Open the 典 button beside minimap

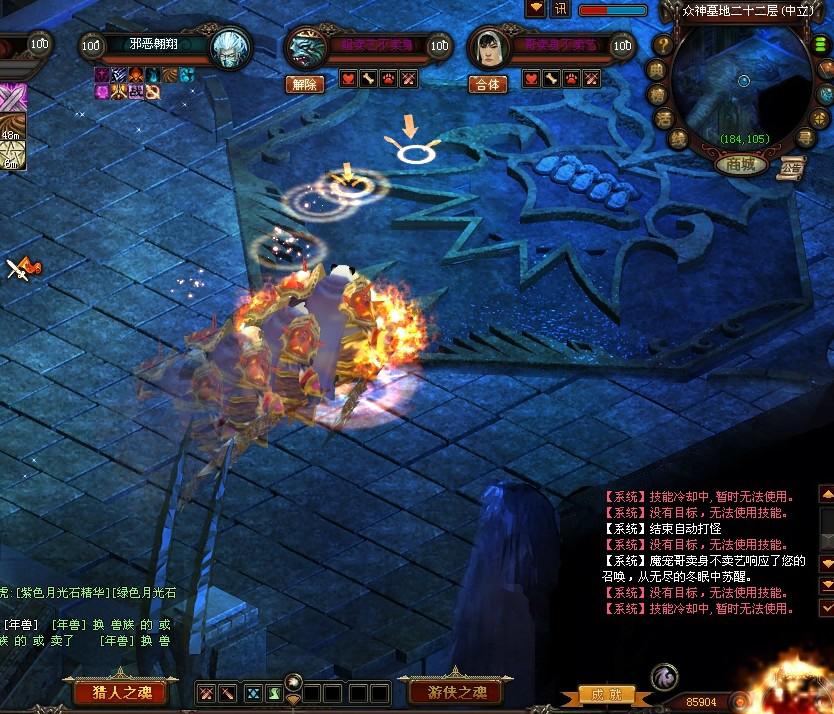click(657, 69)
